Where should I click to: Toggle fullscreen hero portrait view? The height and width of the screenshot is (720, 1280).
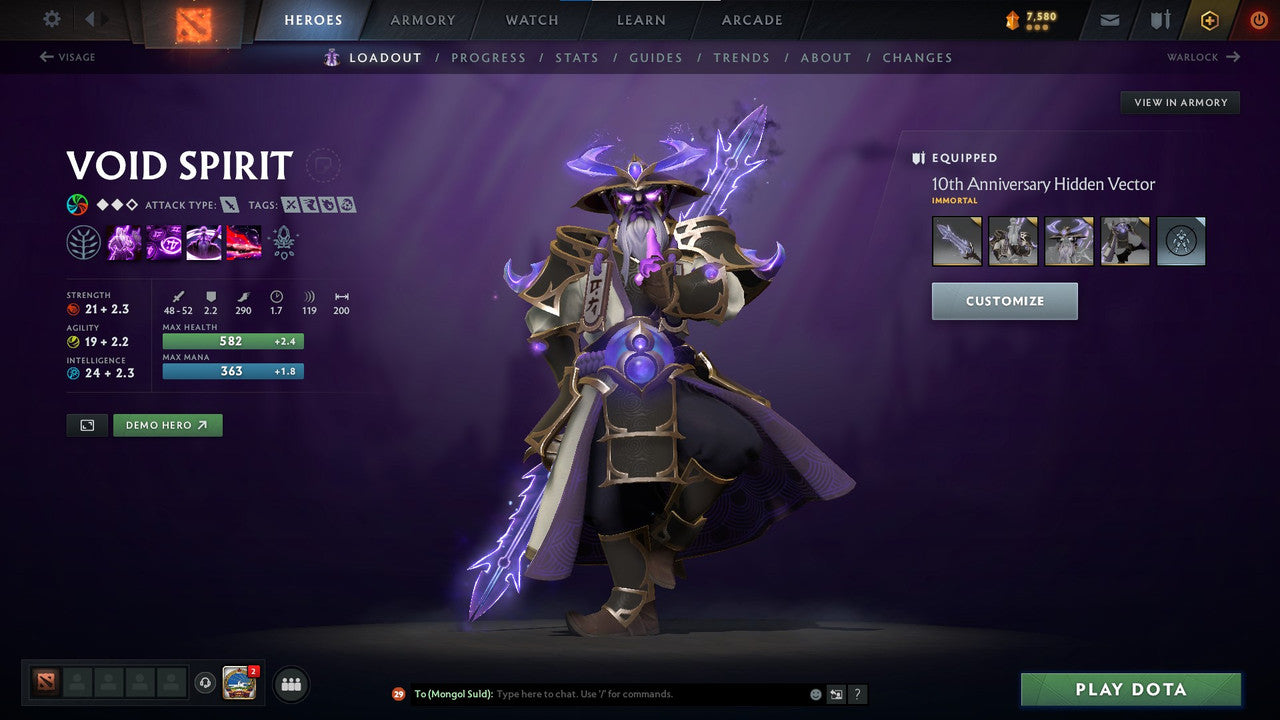pyautogui.click(x=86, y=424)
